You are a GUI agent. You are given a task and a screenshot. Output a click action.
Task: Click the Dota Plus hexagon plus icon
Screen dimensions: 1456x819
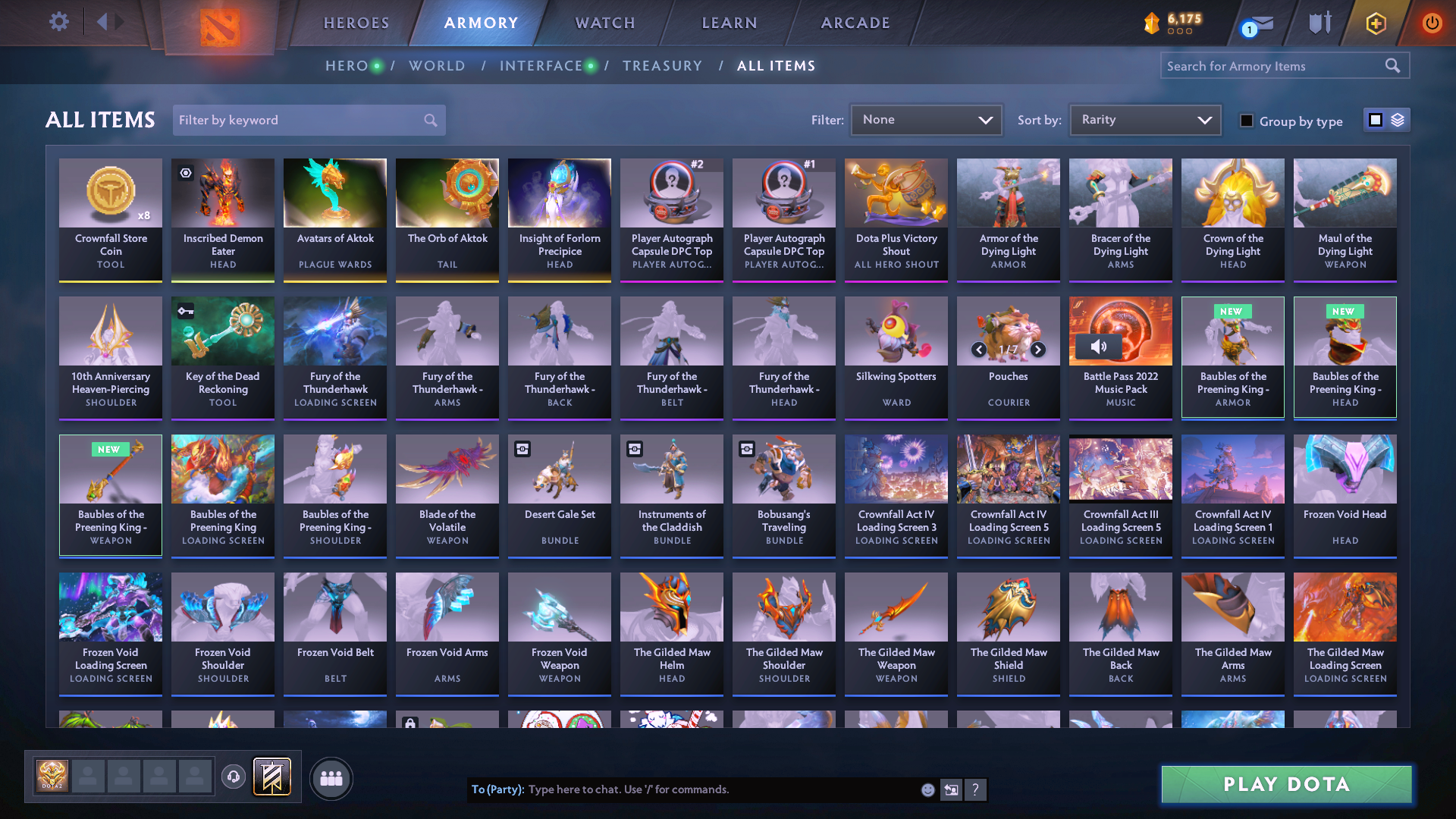(x=1376, y=22)
